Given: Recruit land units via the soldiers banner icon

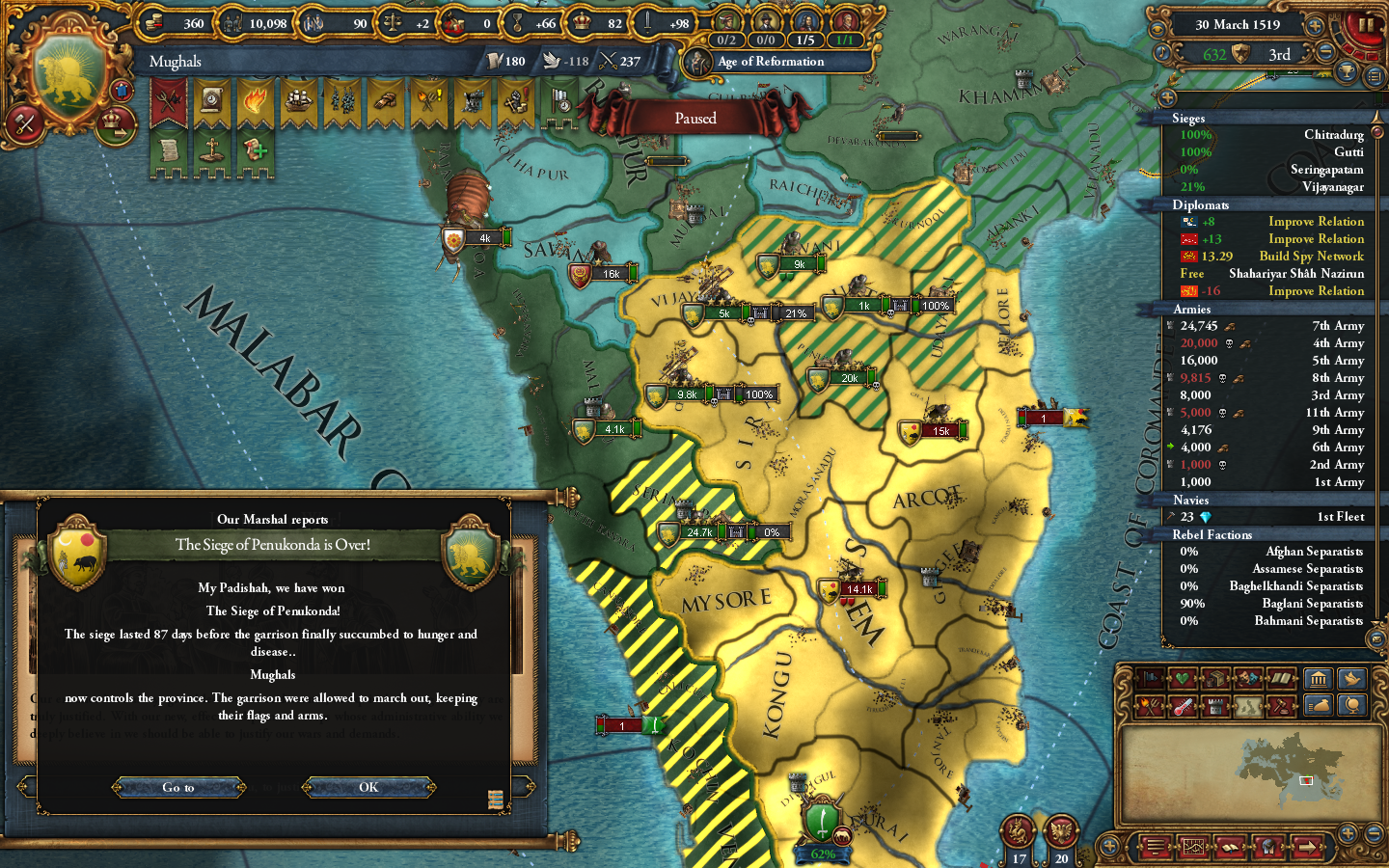Looking at the screenshot, I should 342,99.
